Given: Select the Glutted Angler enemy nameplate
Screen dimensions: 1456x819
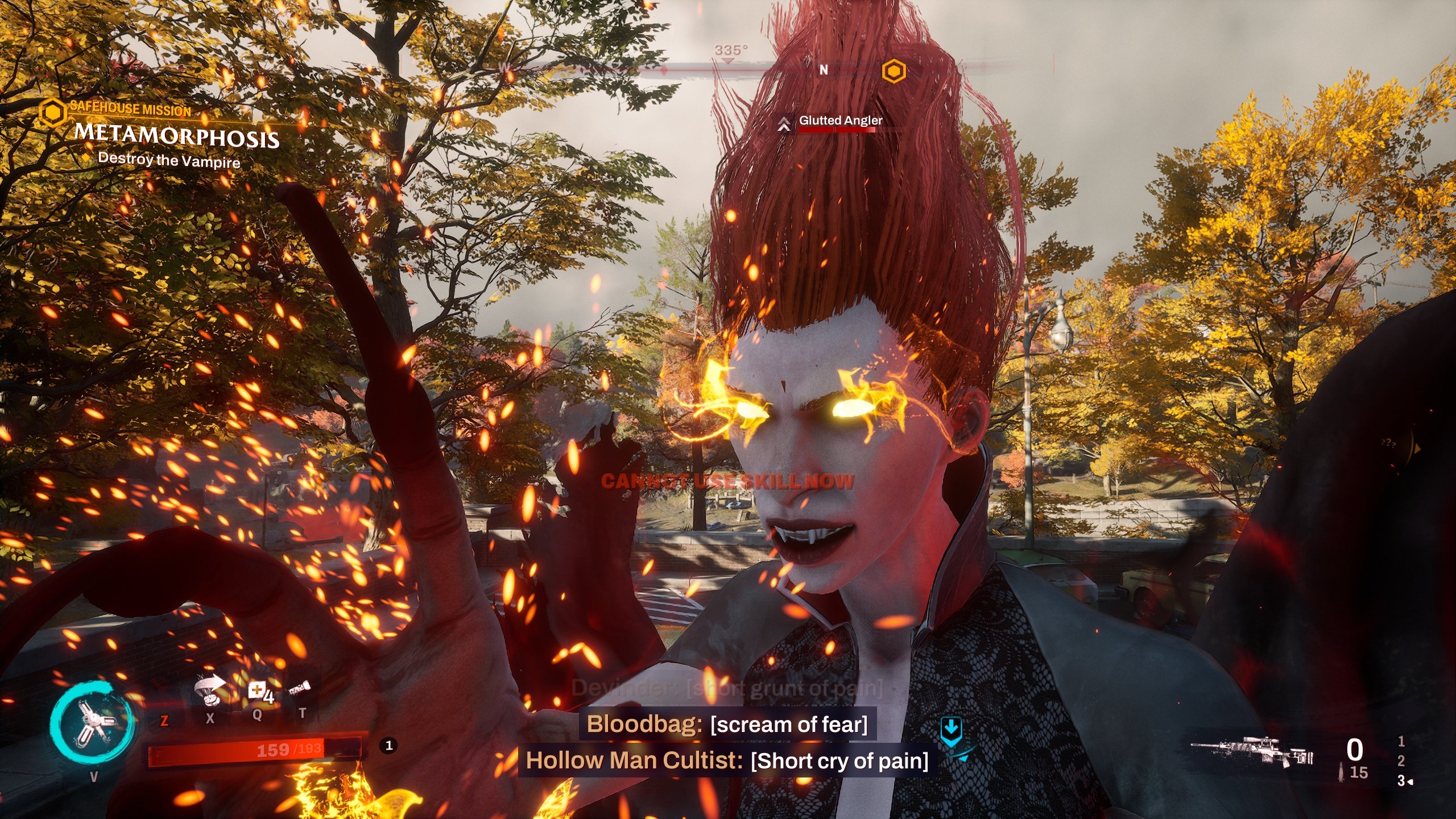Looking at the screenshot, I should pos(840,121).
